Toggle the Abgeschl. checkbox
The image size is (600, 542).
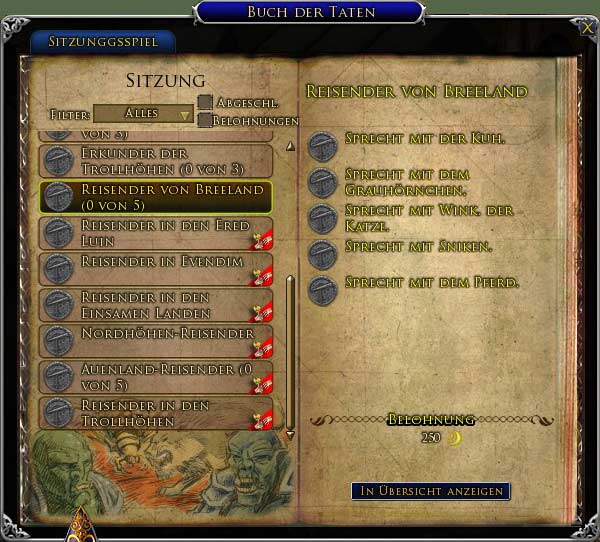click(205, 102)
